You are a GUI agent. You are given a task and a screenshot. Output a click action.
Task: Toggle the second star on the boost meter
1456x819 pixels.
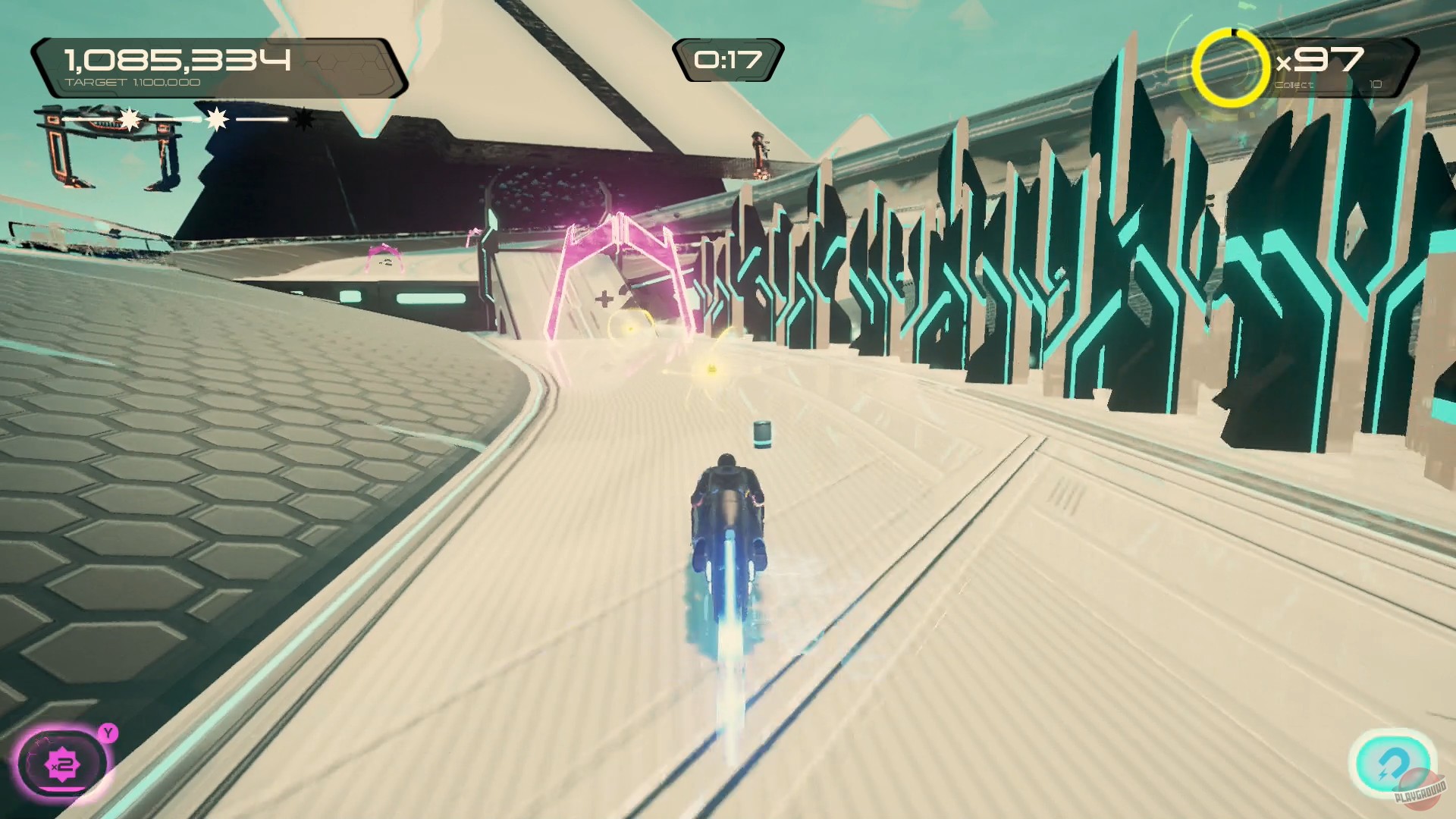point(216,118)
